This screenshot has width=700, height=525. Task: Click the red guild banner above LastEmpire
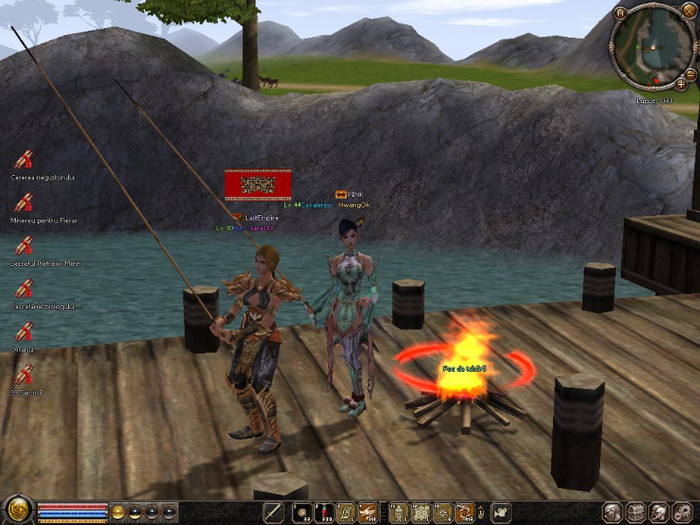point(258,185)
